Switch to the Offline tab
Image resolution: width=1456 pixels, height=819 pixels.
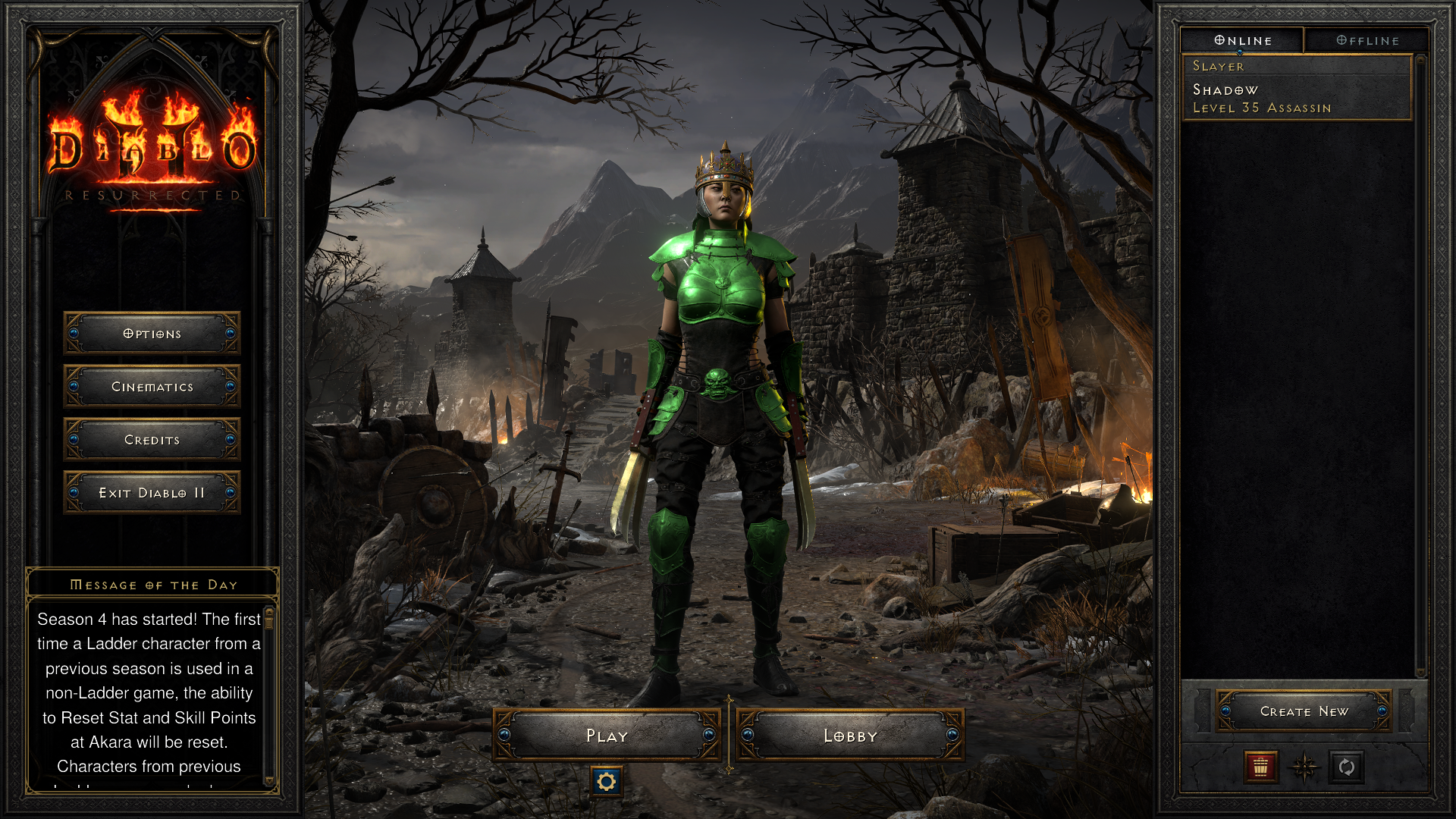1367,40
